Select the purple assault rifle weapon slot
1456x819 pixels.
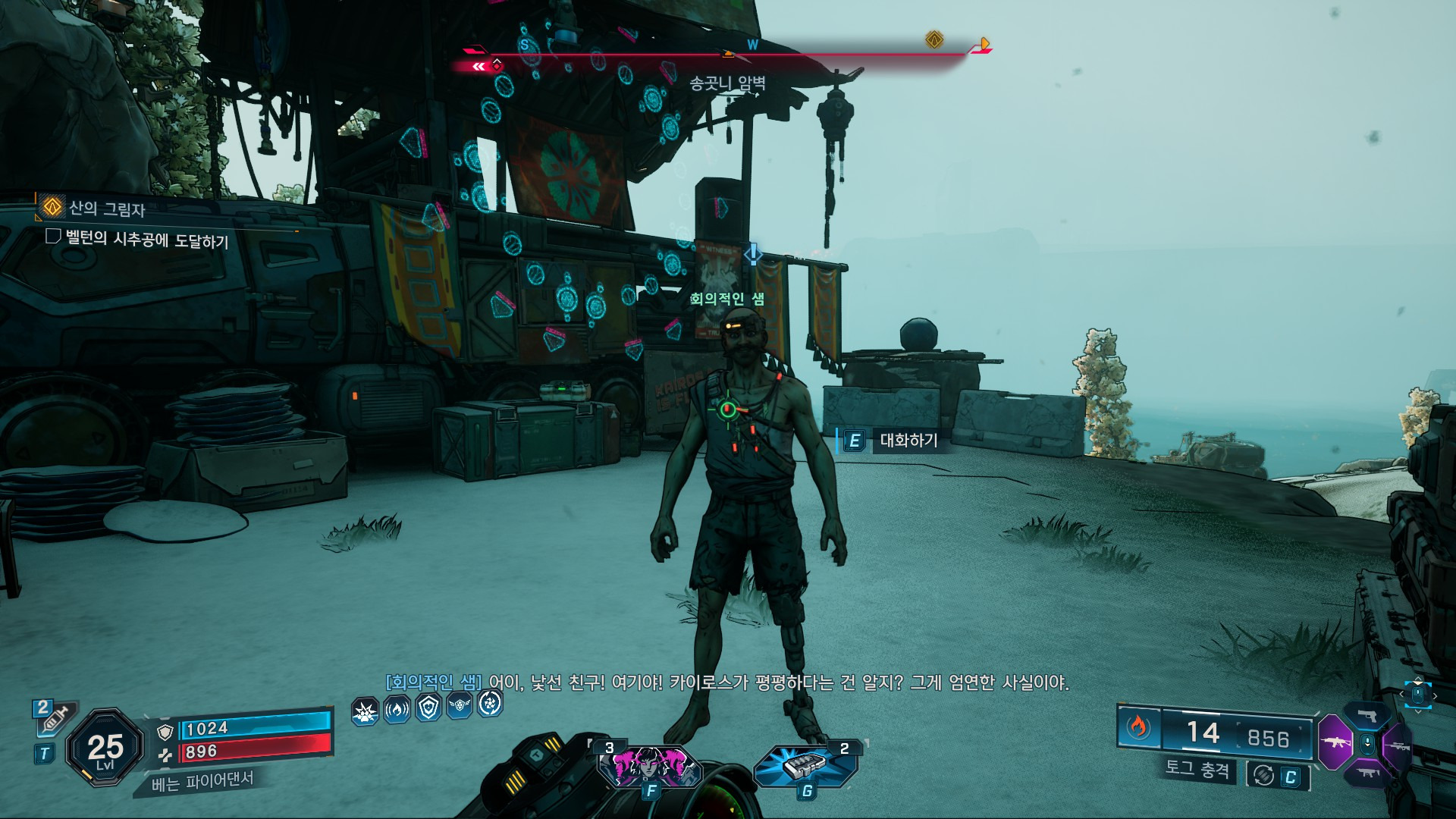point(1336,742)
